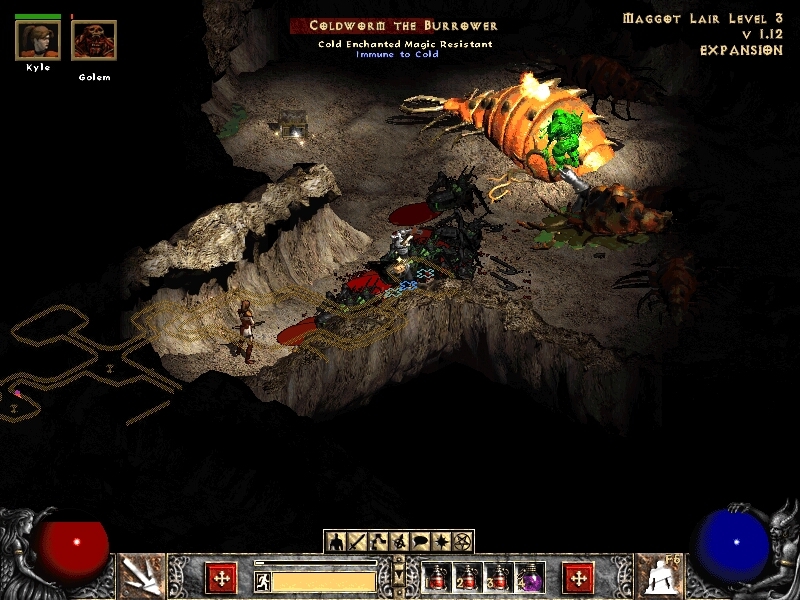
Task: Select Kyle's portrait
Action: [38, 41]
